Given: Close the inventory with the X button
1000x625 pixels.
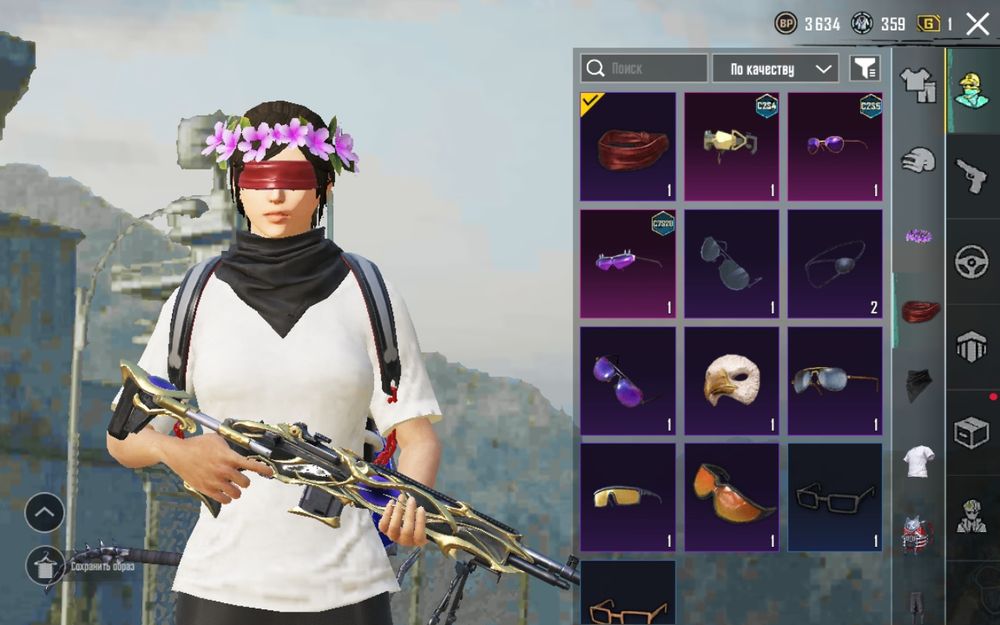Looking at the screenshot, I should [x=976, y=24].
